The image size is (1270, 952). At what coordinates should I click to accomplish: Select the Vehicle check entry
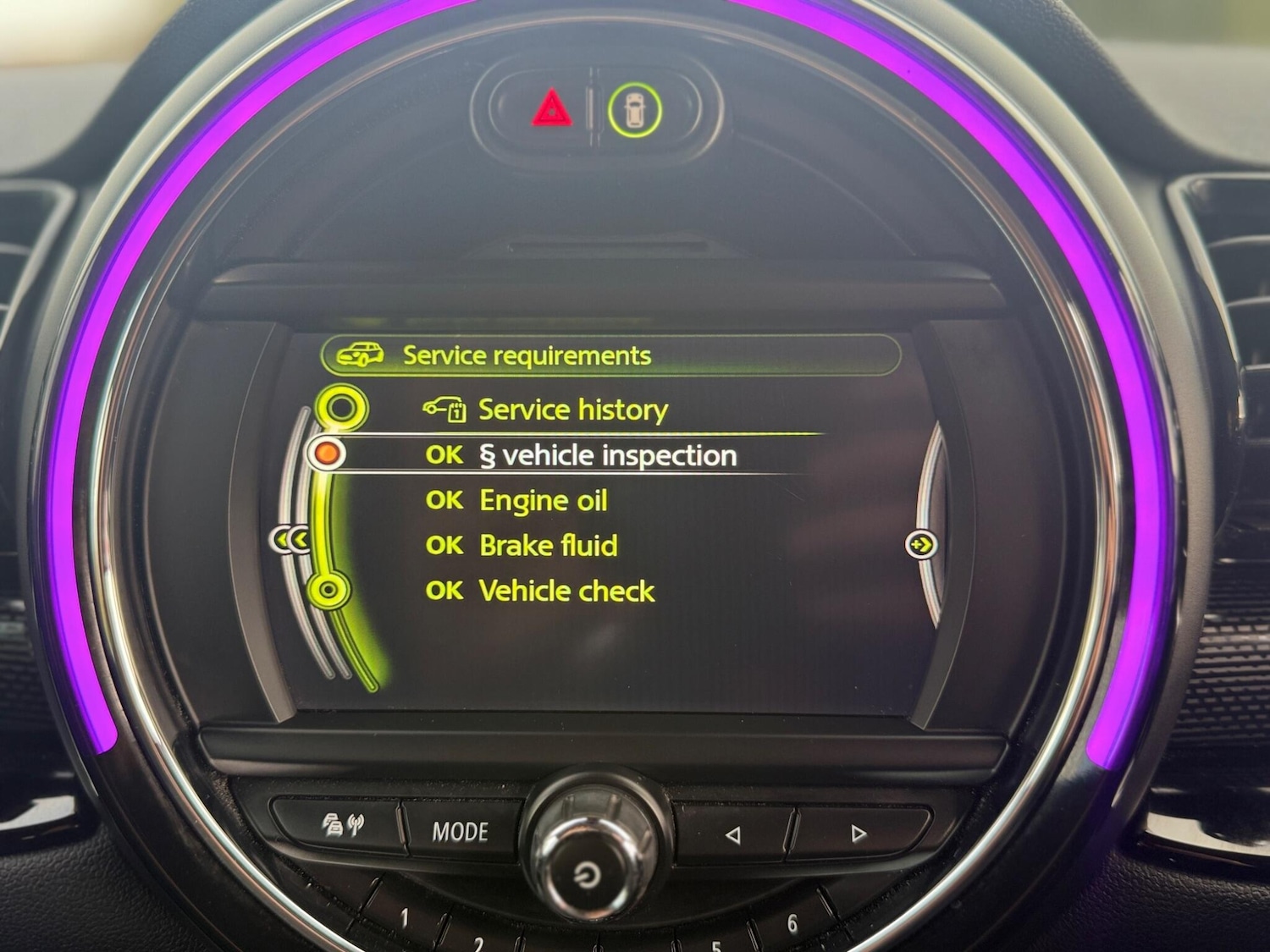click(566, 591)
